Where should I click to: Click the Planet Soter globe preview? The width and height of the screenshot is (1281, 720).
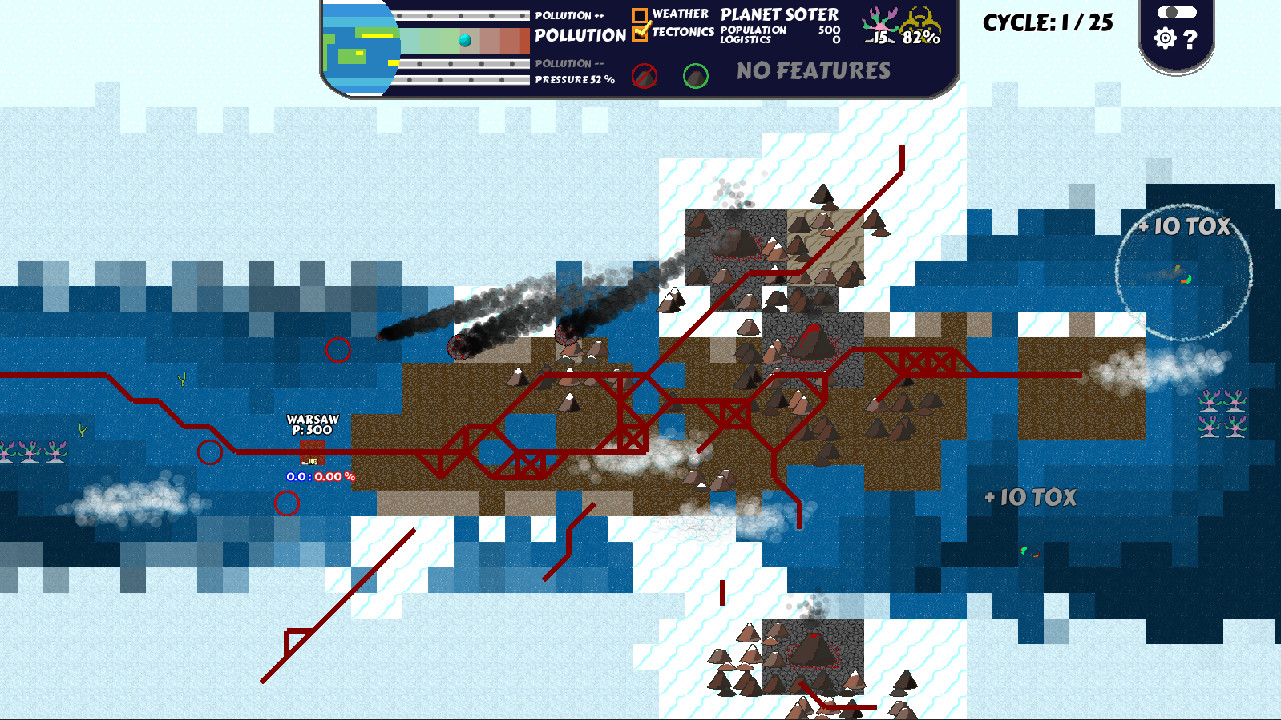point(360,45)
